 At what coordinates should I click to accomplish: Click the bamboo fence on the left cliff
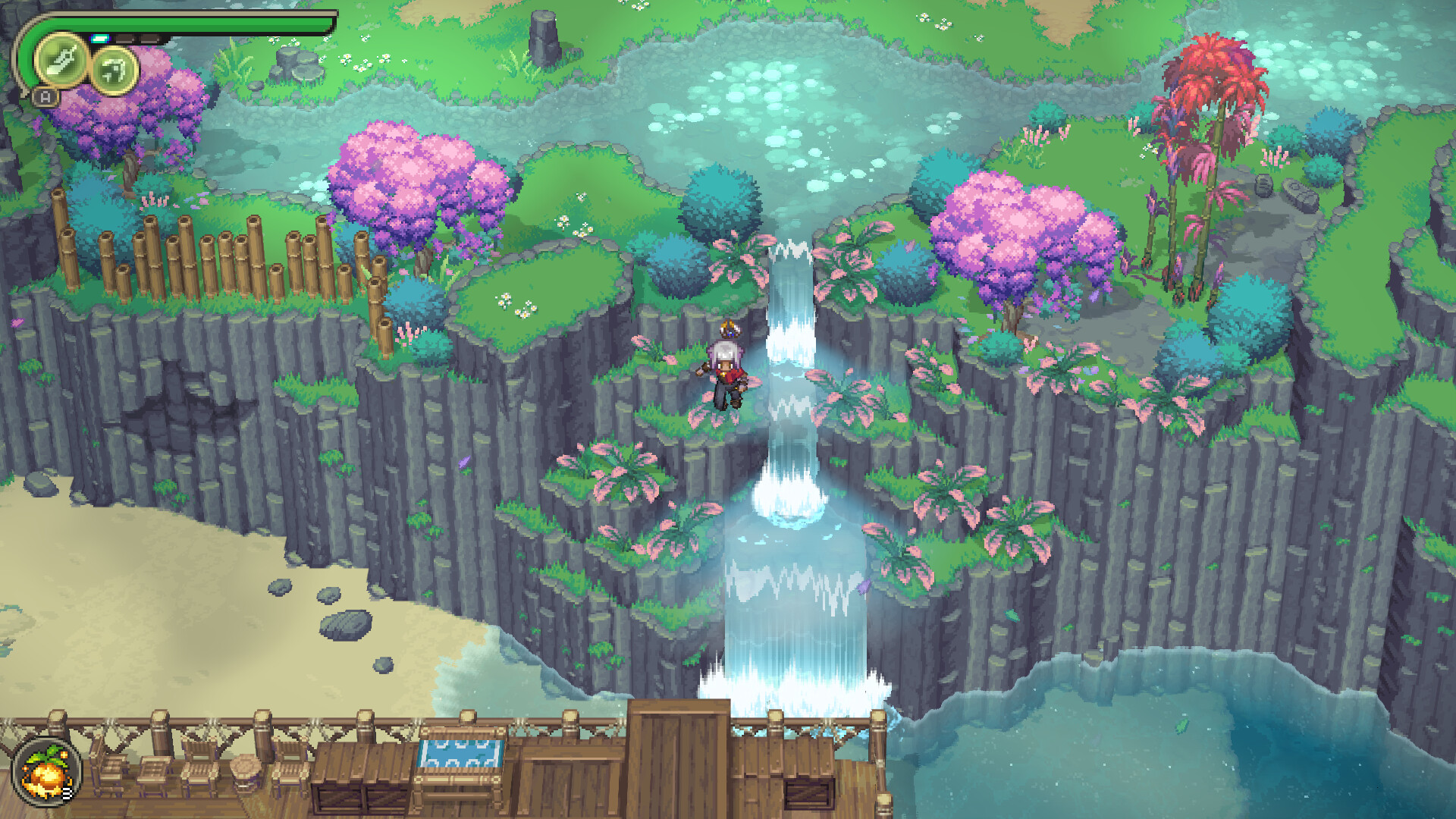tap(212, 258)
